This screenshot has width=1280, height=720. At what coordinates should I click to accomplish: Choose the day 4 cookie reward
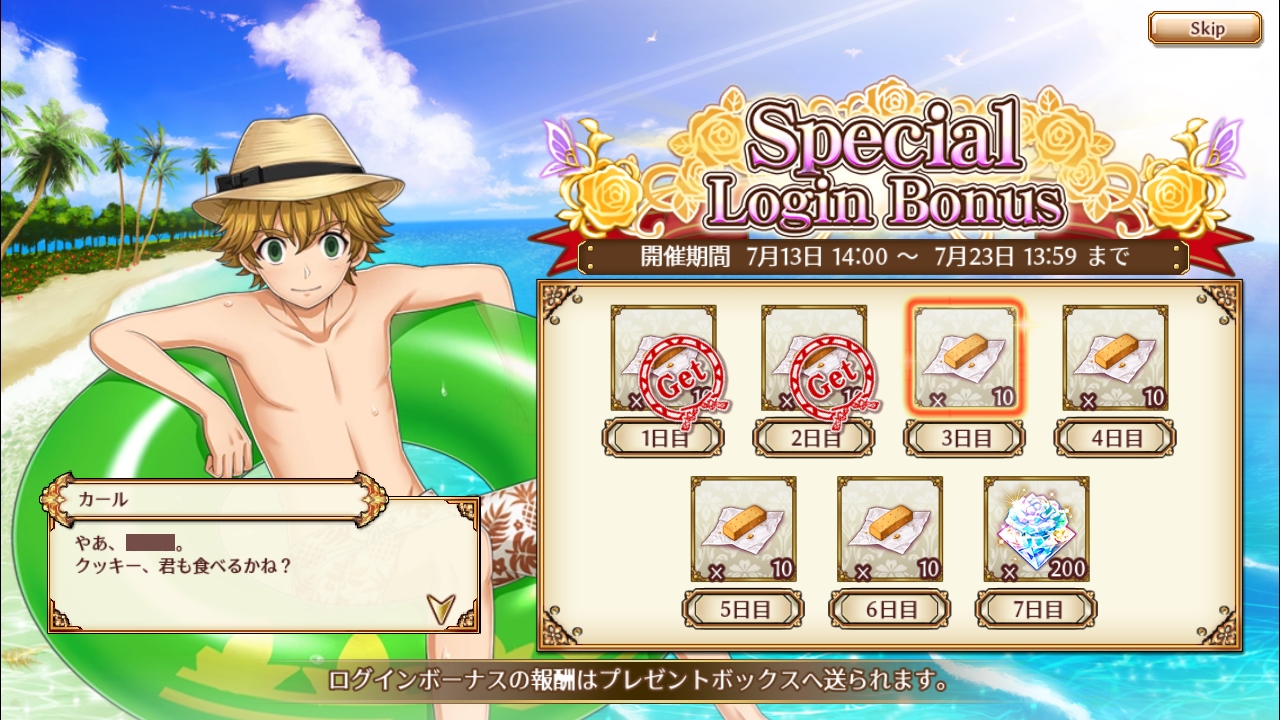[x=1115, y=358]
